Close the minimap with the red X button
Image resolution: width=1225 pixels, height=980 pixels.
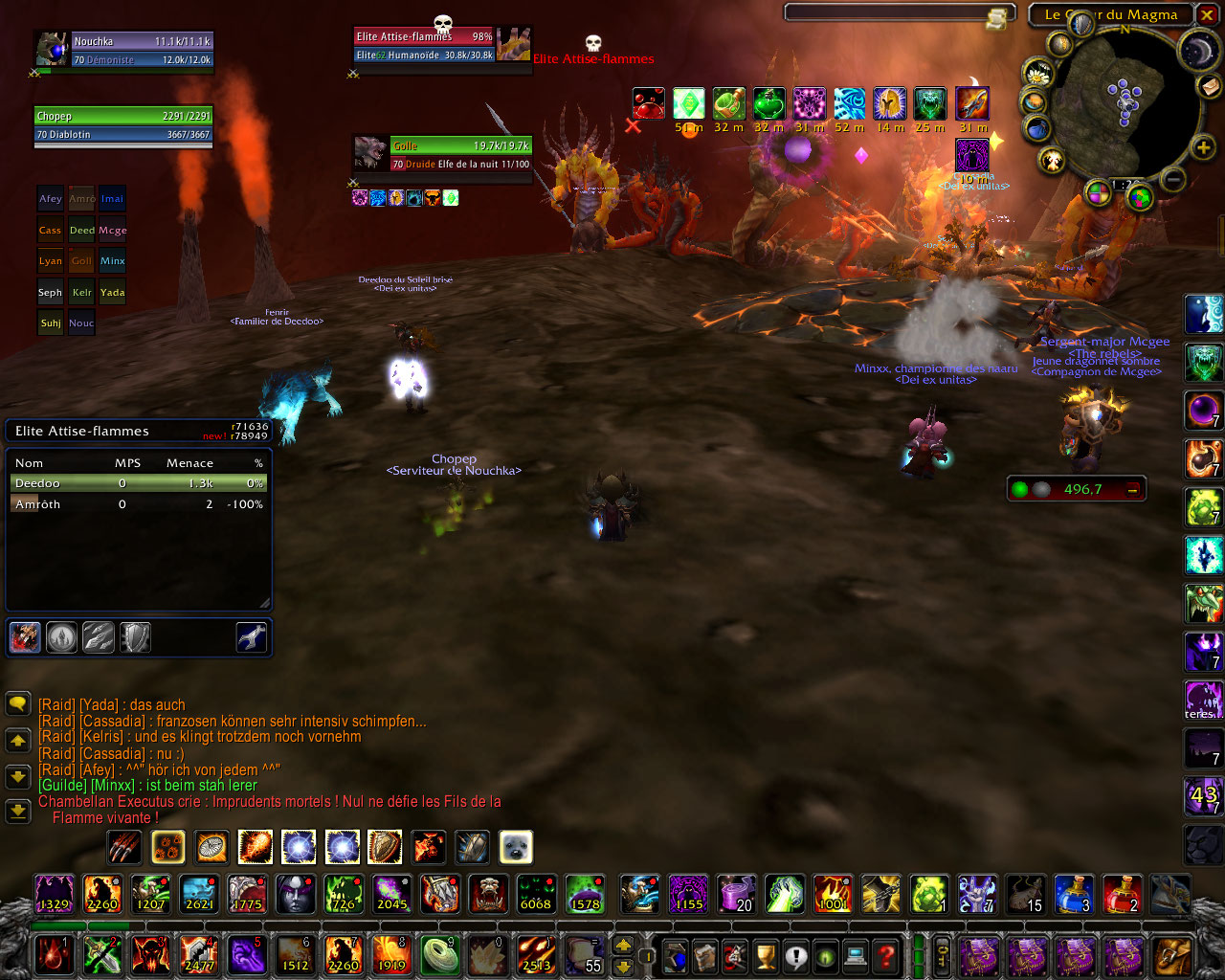[1206, 14]
